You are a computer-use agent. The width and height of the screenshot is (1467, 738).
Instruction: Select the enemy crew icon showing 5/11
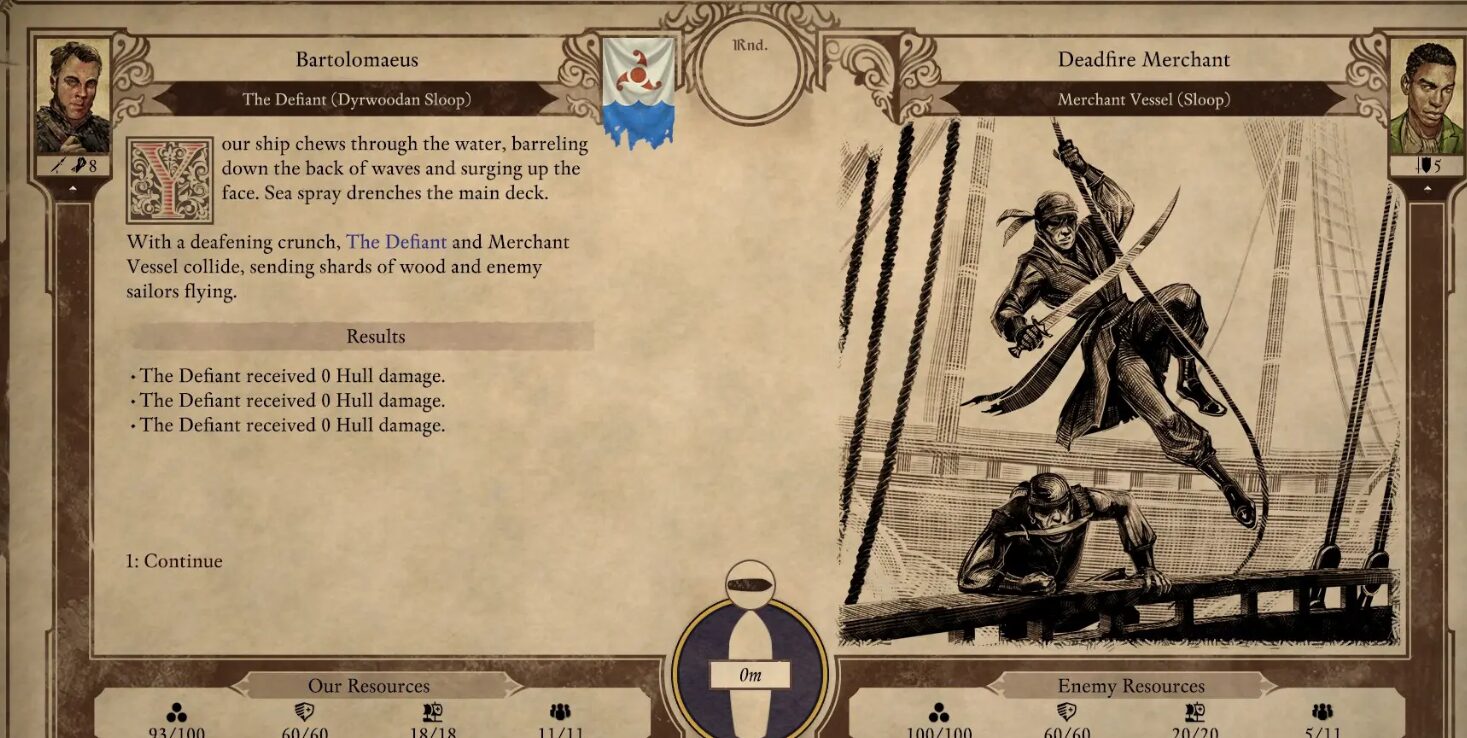click(1321, 712)
